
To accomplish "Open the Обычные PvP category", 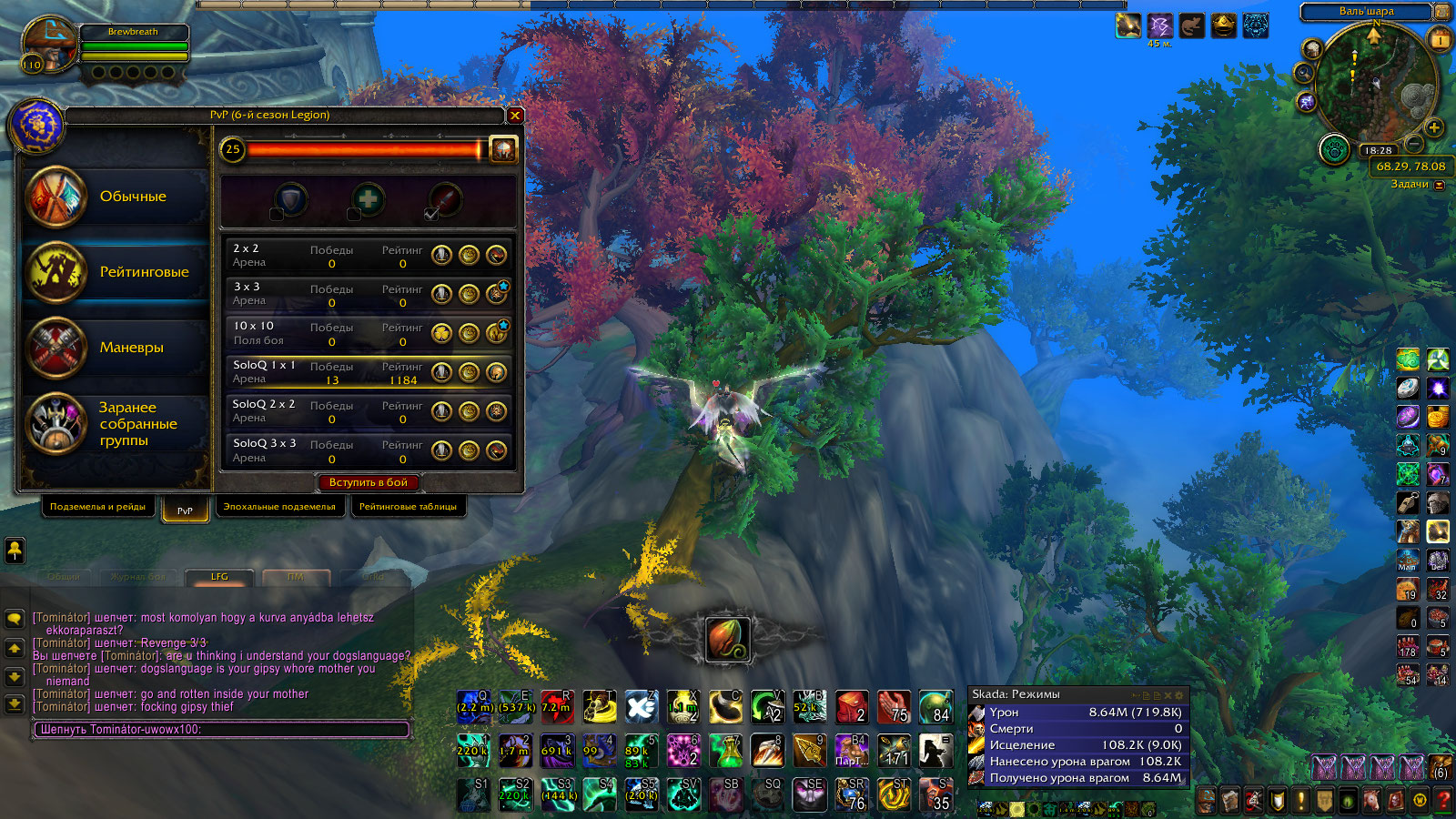I will (116, 197).
